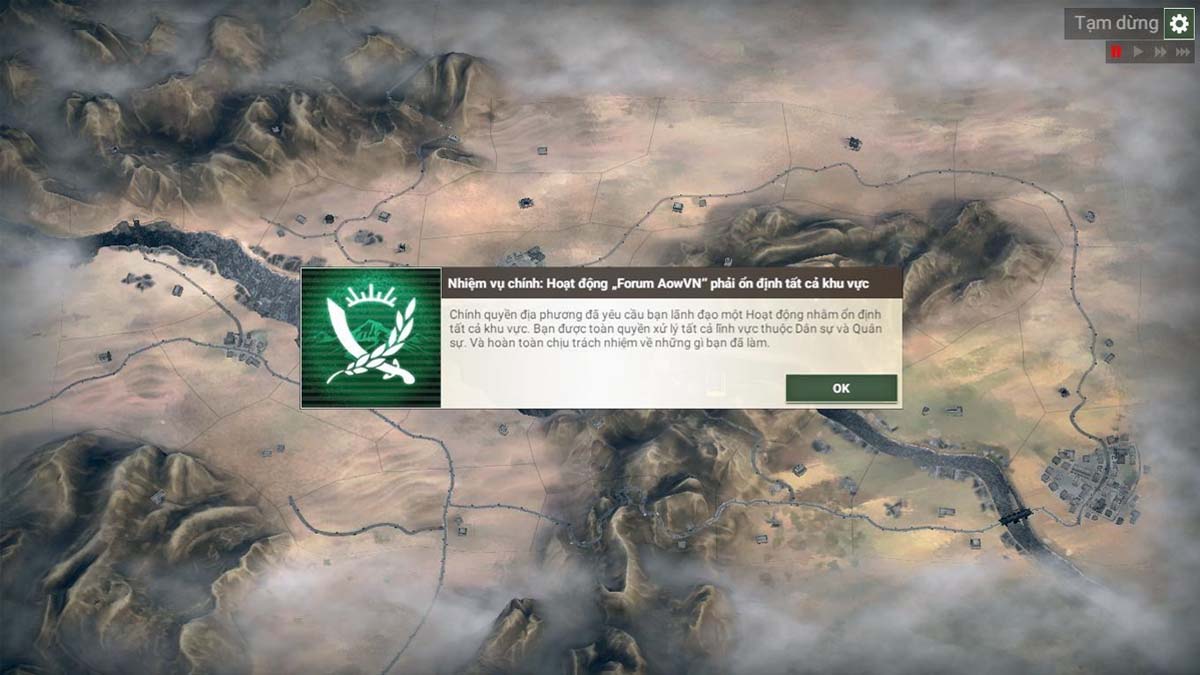Select triple-arrow fastest game speed
1200x675 pixels.
coord(1183,52)
